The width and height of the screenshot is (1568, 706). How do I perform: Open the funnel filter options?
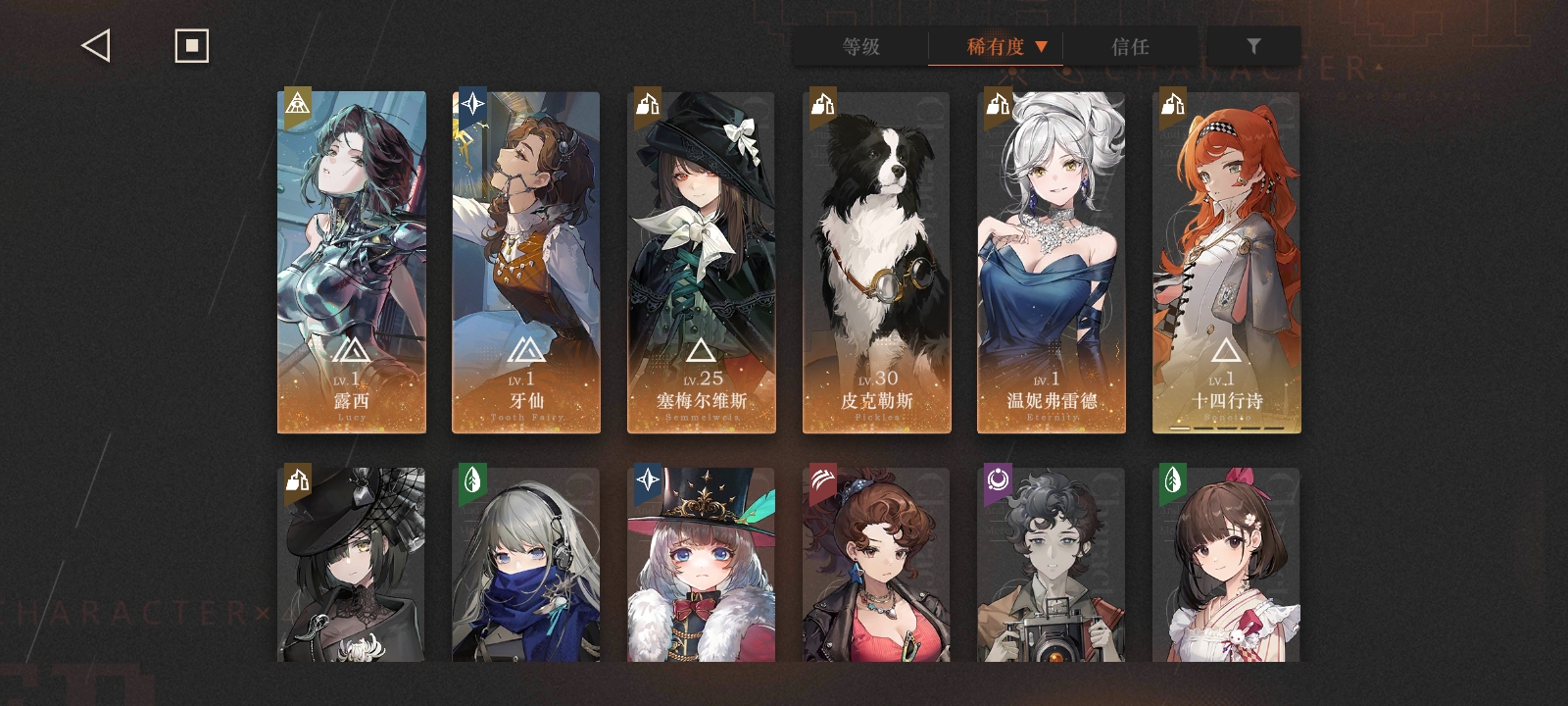[x=1253, y=46]
